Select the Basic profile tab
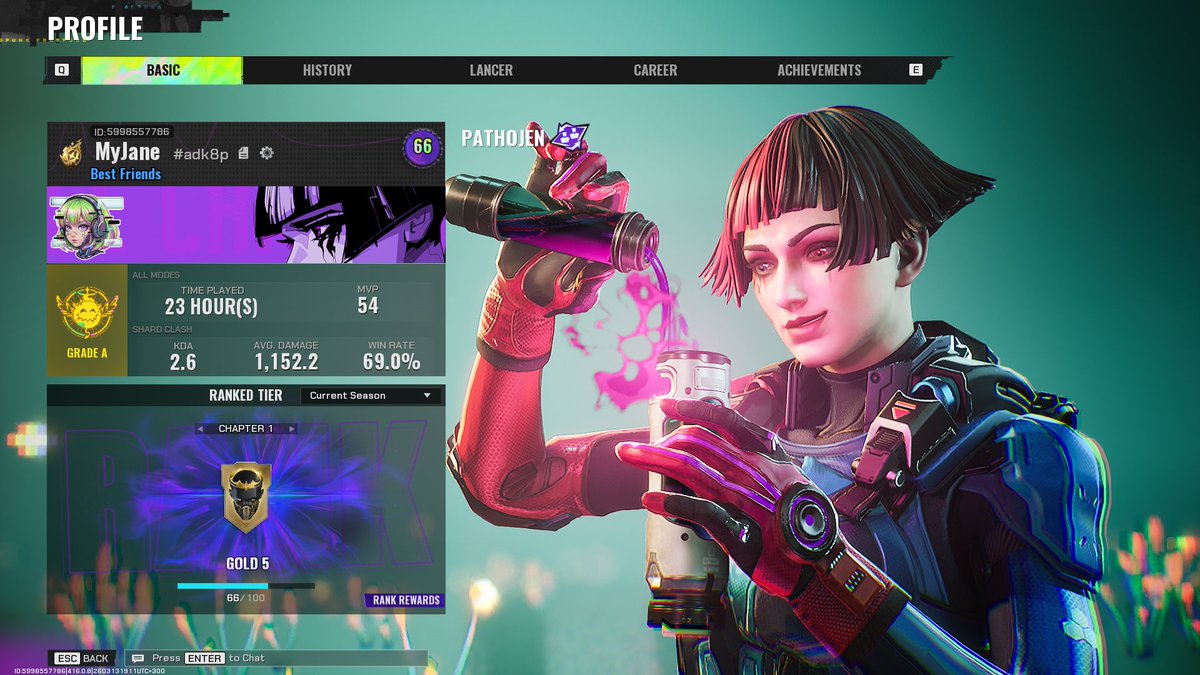 coord(163,70)
